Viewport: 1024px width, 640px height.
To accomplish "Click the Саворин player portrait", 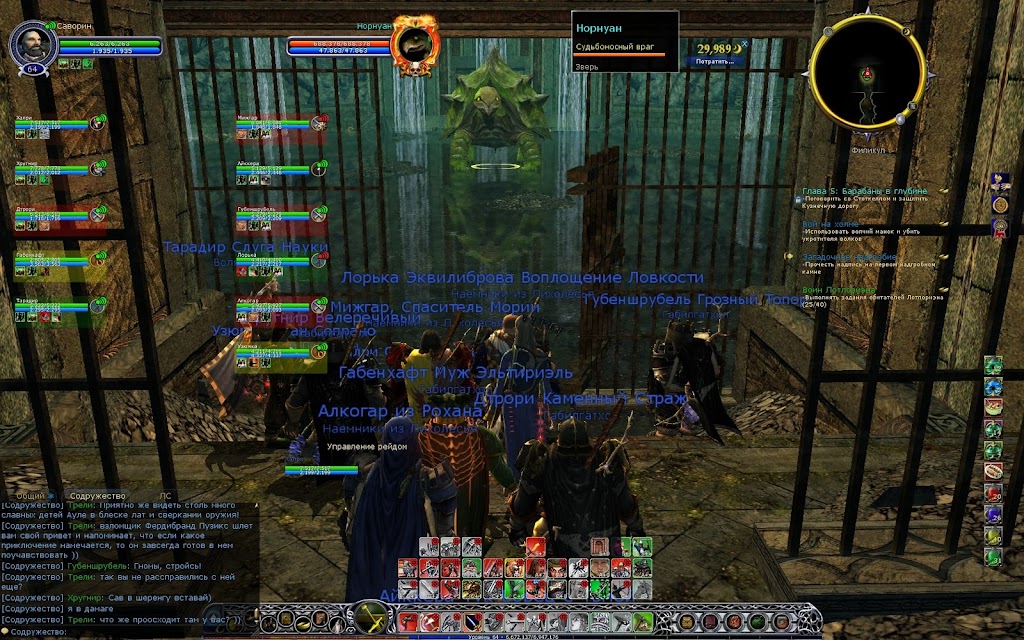I will [x=28, y=44].
